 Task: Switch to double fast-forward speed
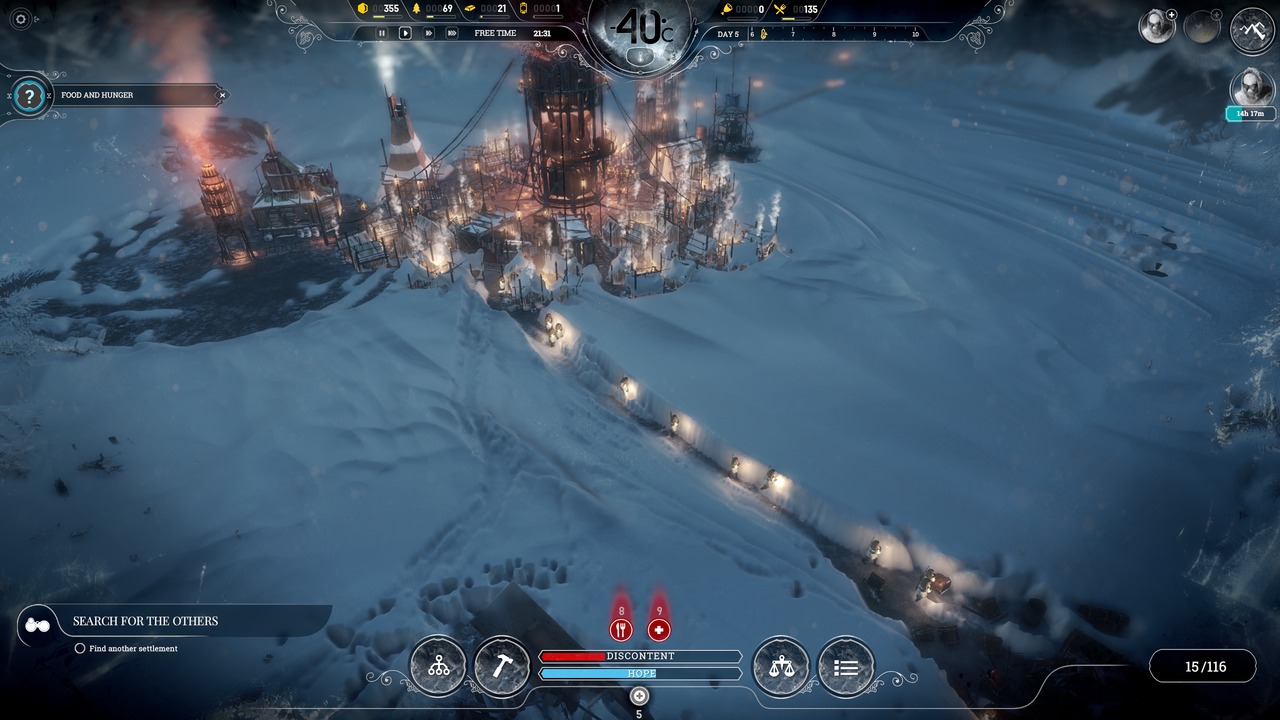pos(428,33)
